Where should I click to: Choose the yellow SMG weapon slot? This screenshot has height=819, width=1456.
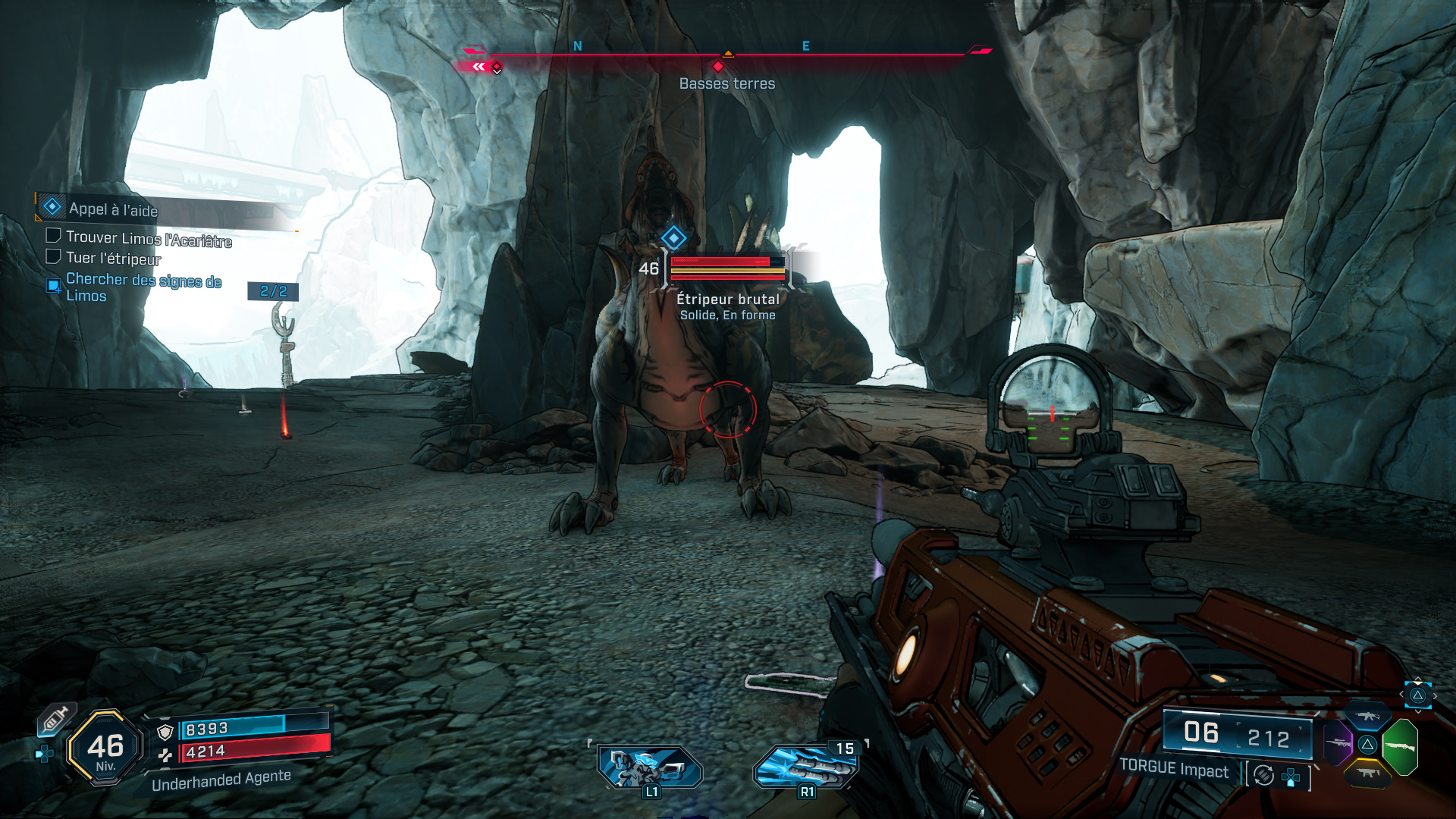coord(1367,773)
